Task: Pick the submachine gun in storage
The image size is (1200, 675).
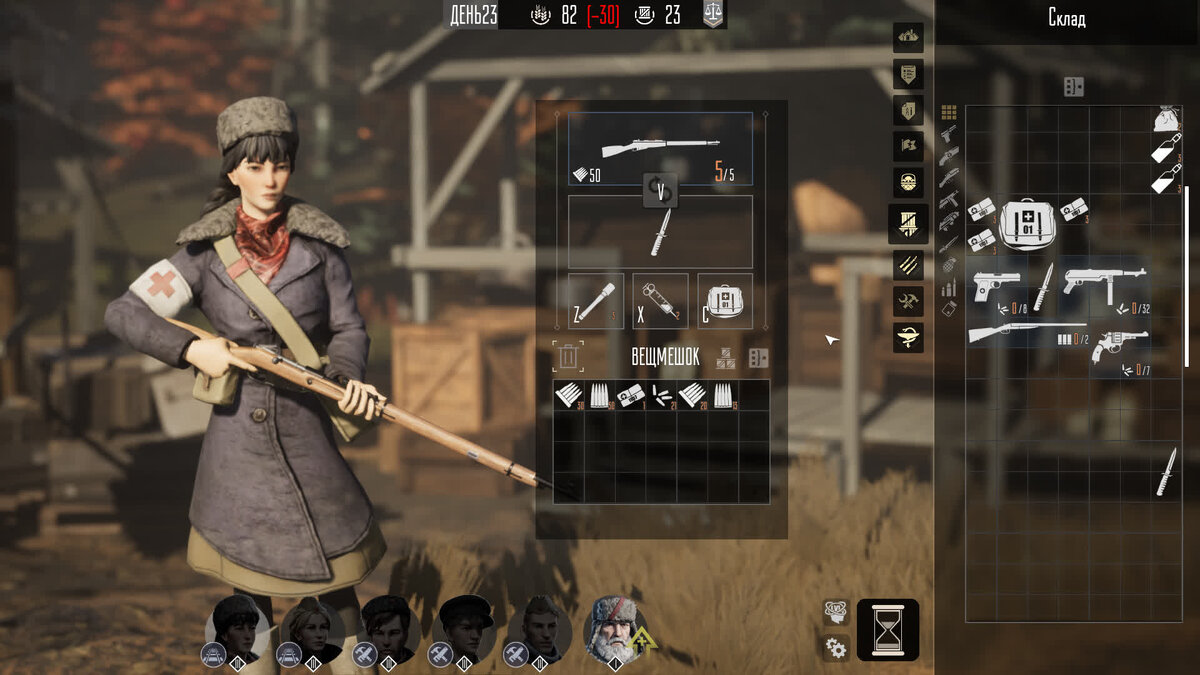Action: (1103, 282)
